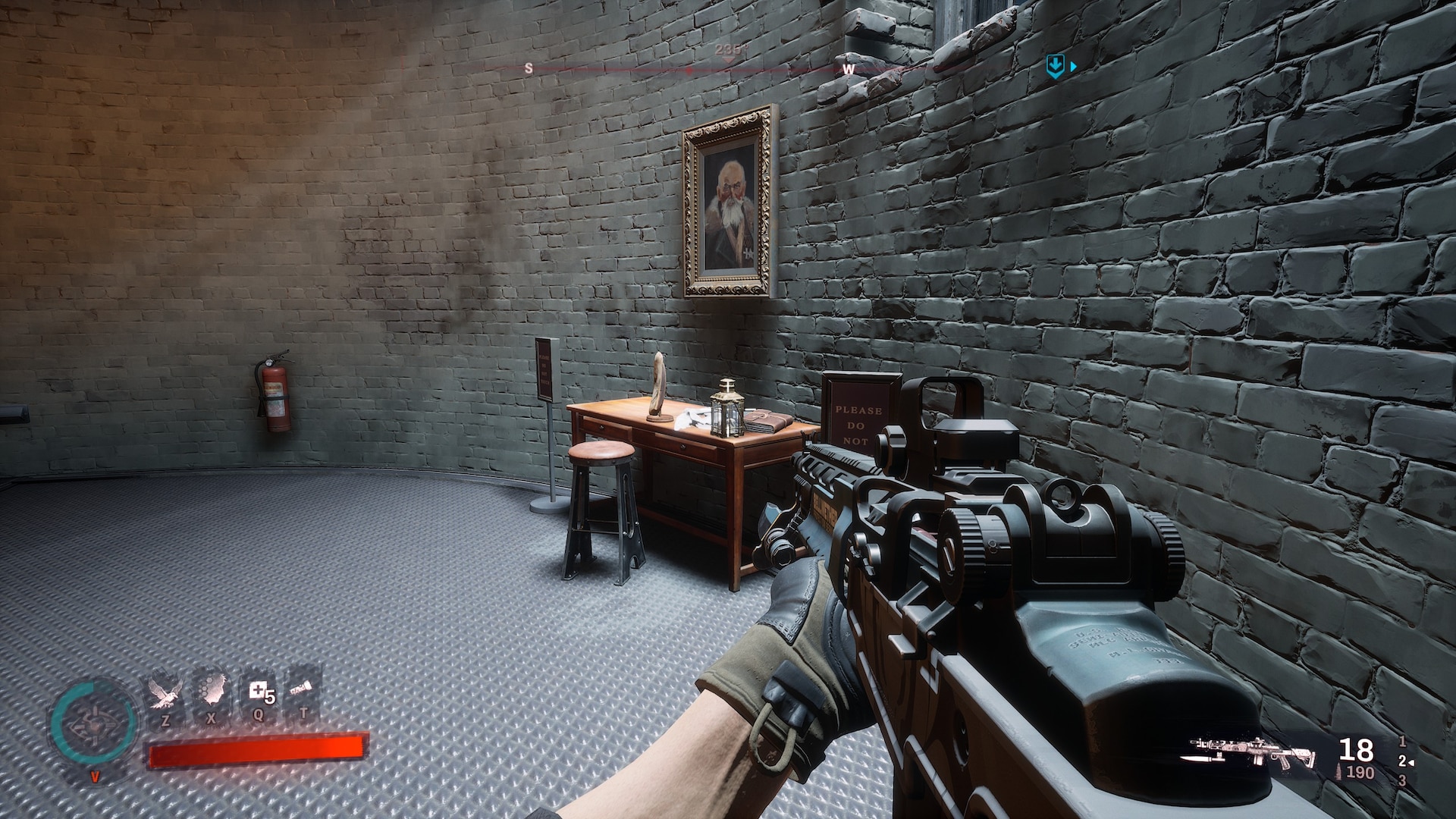Trigger the hexagon silhouette ability
This screenshot has height=819, width=1456.
coord(212,695)
